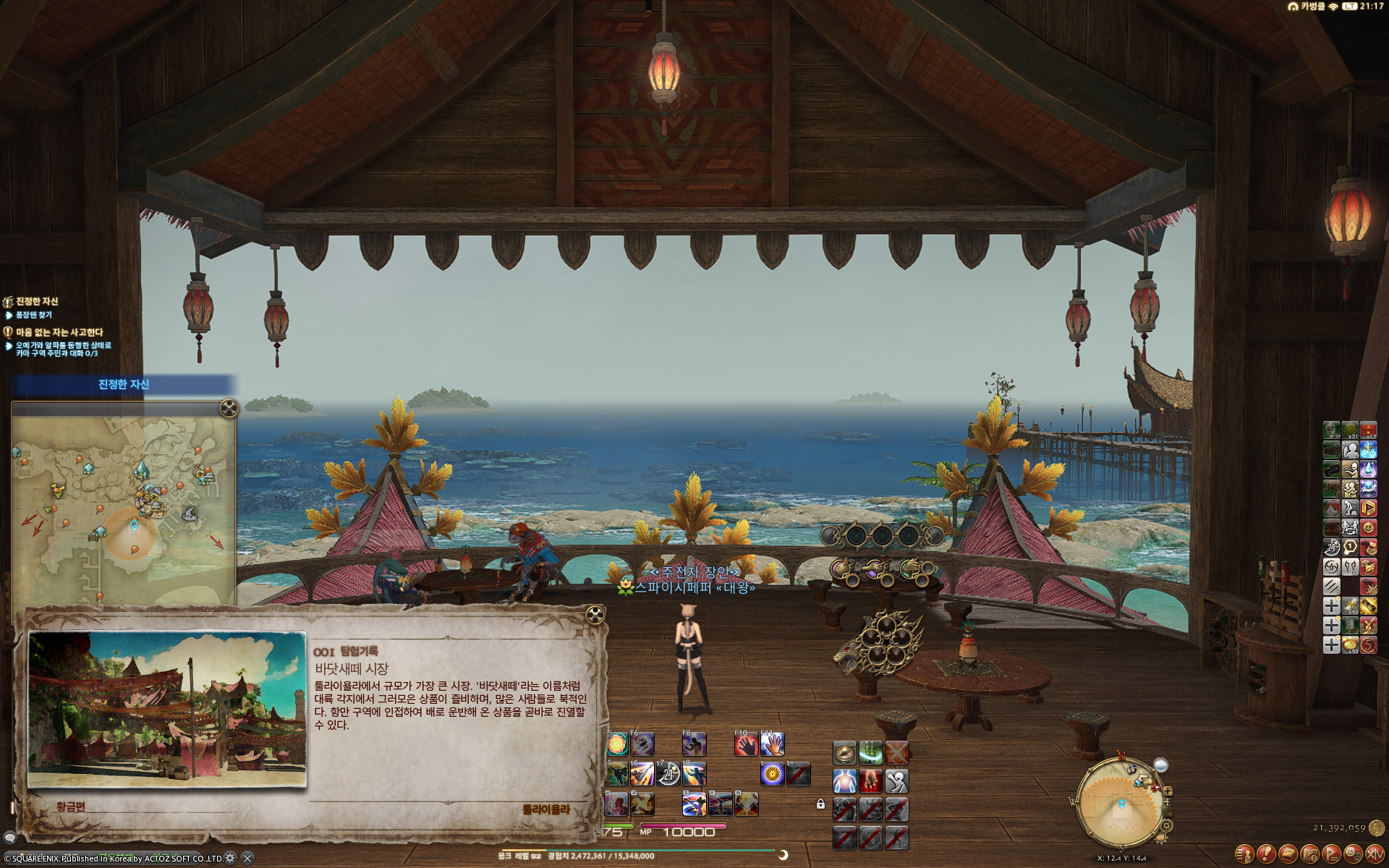The width and height of the screenshot is (1389, 868).
Task: Open the character menu icon
Action: pyautogui.click(x=1244, y=854)
